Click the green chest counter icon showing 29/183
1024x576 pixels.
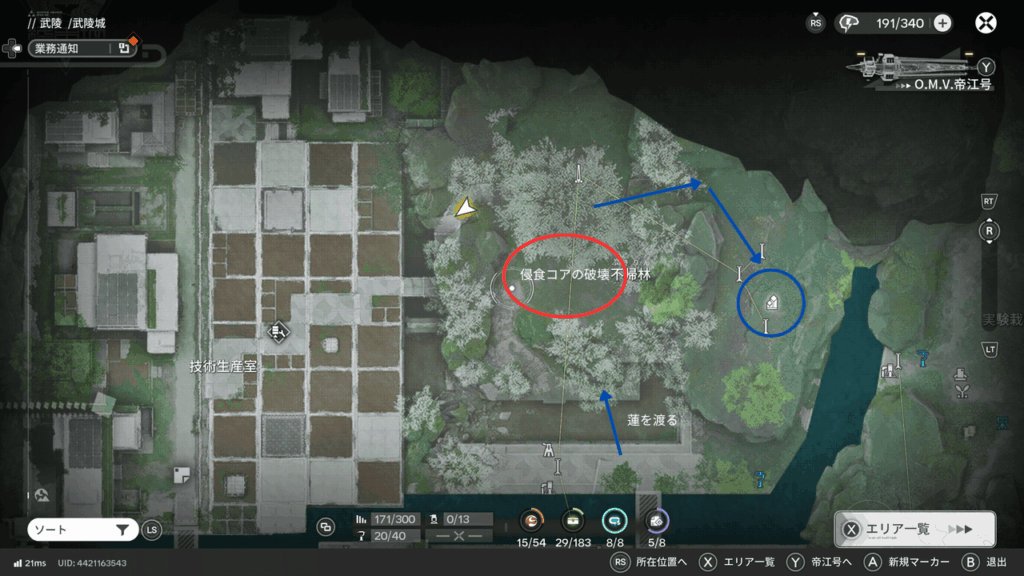pyautogui.click(x=573, y=520)
